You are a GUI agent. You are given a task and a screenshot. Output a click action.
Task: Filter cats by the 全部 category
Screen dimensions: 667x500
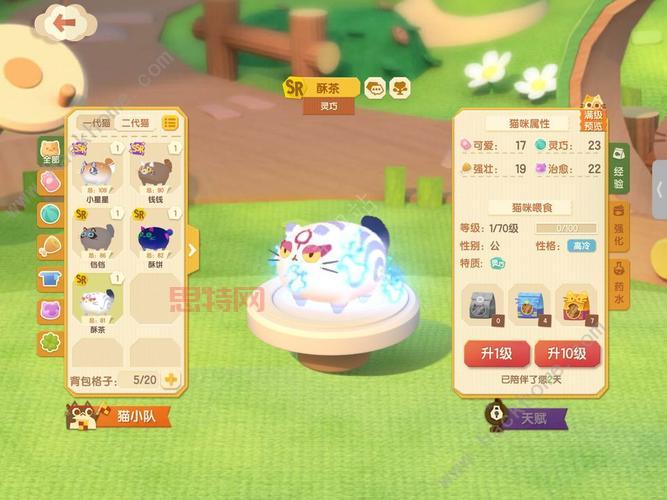pos(49,152)
